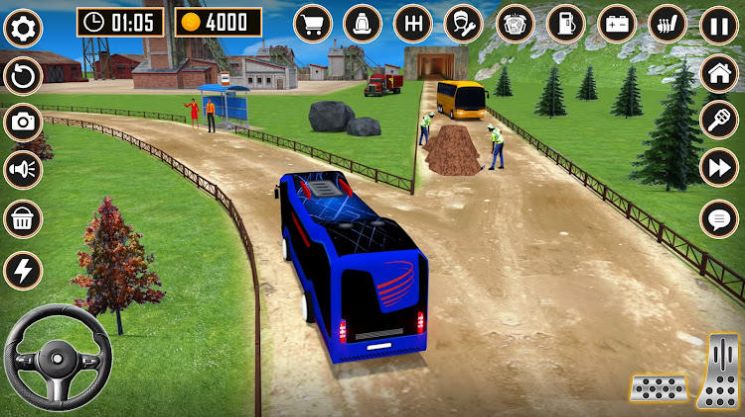Click the circular restart arrow button
The image size is (745, 417).
(x=22, y=75)
